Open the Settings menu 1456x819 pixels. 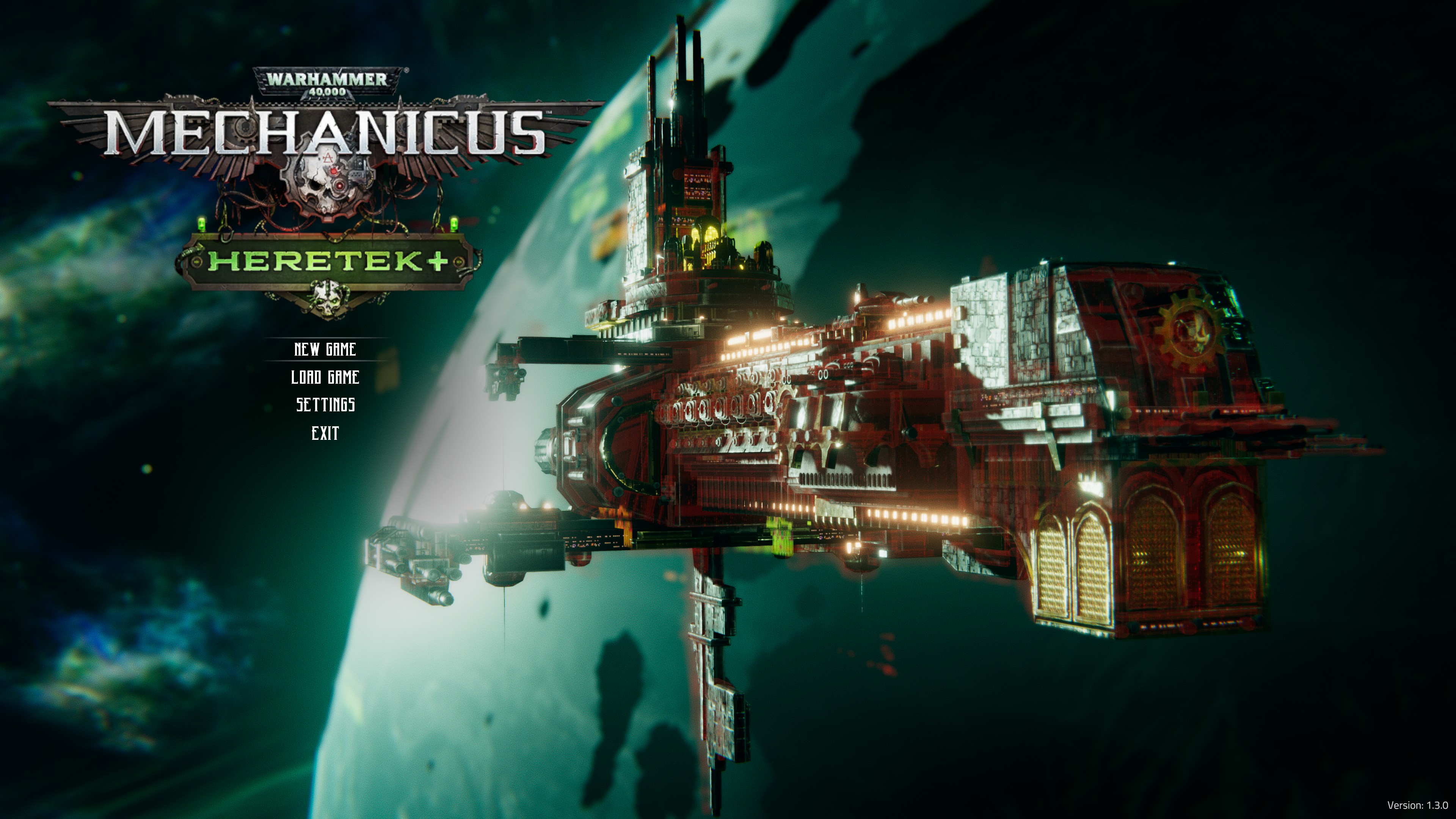click(x=326, y=405)
